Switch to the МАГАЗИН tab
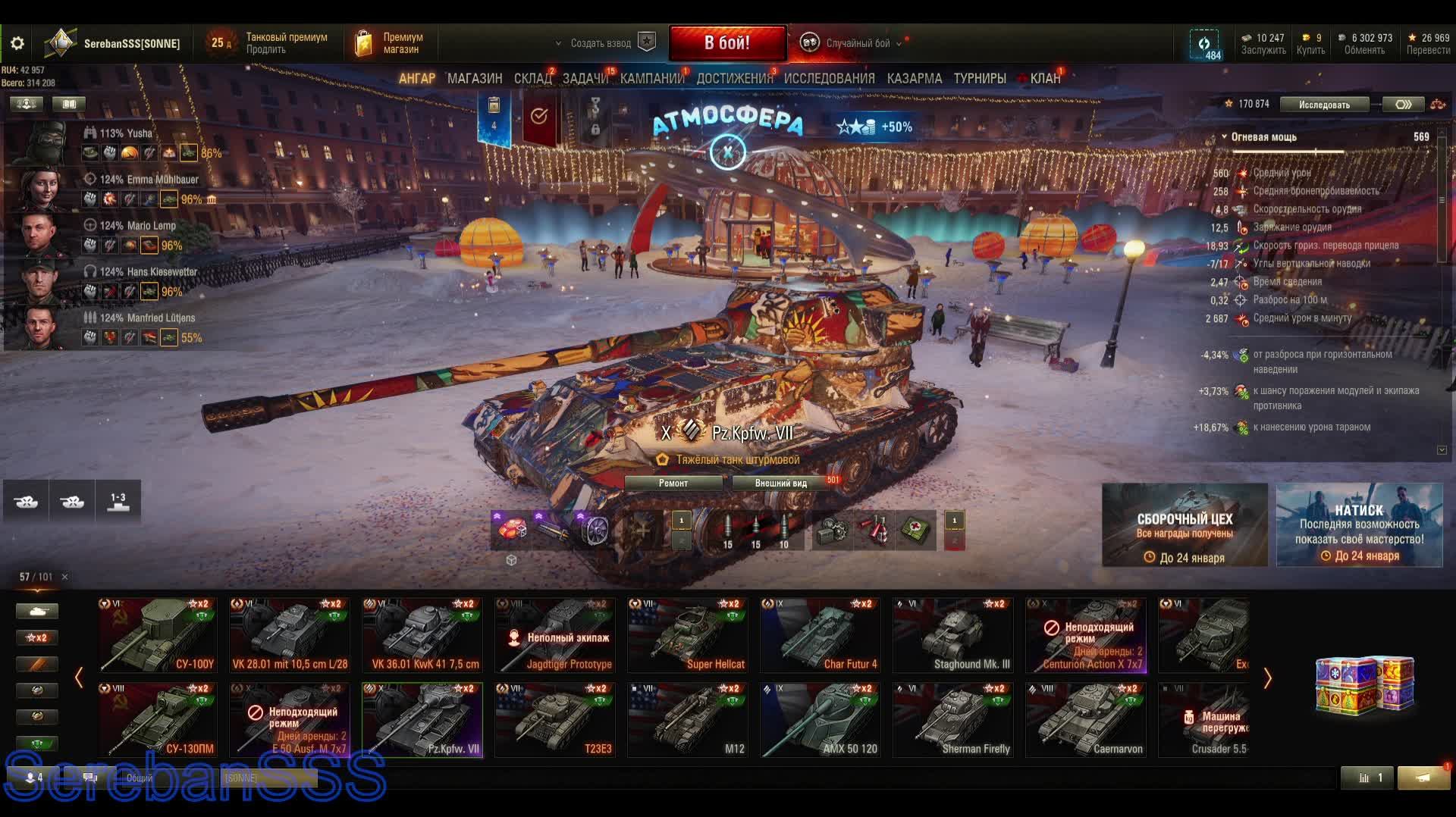Image resolution: width=1456 pixels, height=817 pixels. (474, 79)
